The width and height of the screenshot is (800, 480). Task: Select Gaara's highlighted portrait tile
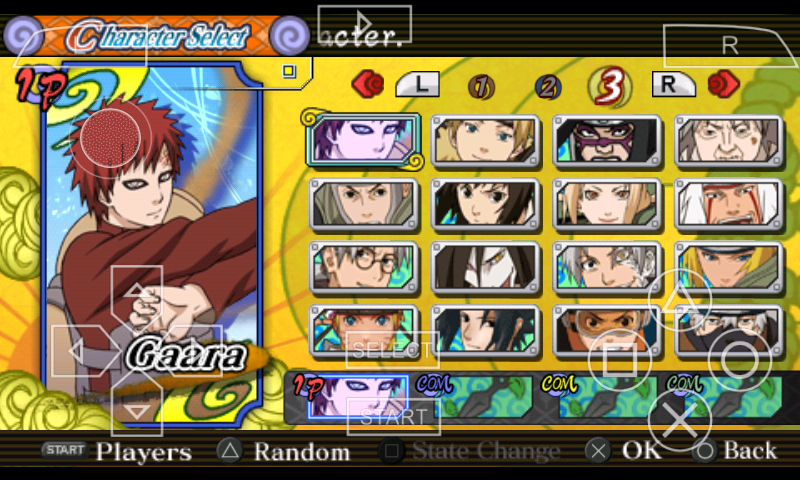click(x=364, y=140)
